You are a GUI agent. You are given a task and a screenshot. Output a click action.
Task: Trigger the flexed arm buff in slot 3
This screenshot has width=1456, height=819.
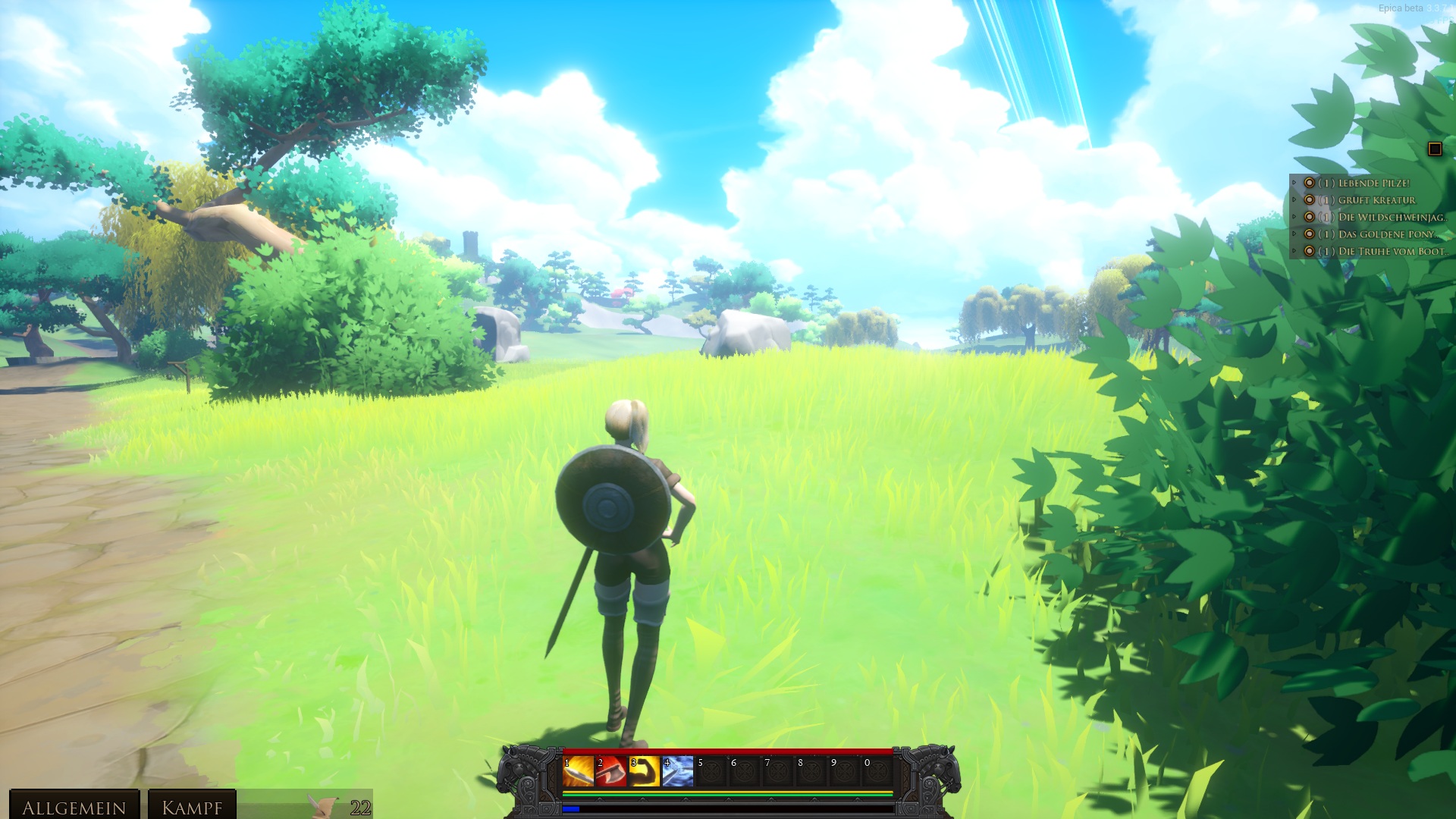click(645, 771)
